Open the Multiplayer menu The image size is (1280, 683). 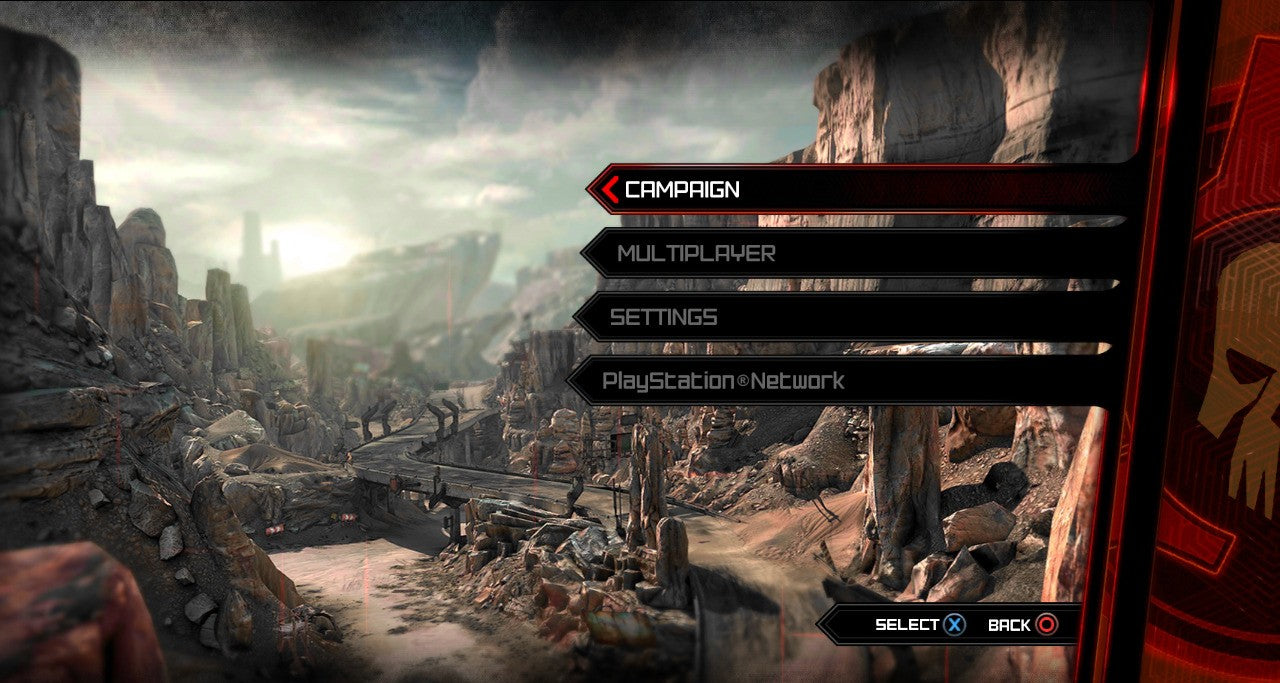click(696, 254)
